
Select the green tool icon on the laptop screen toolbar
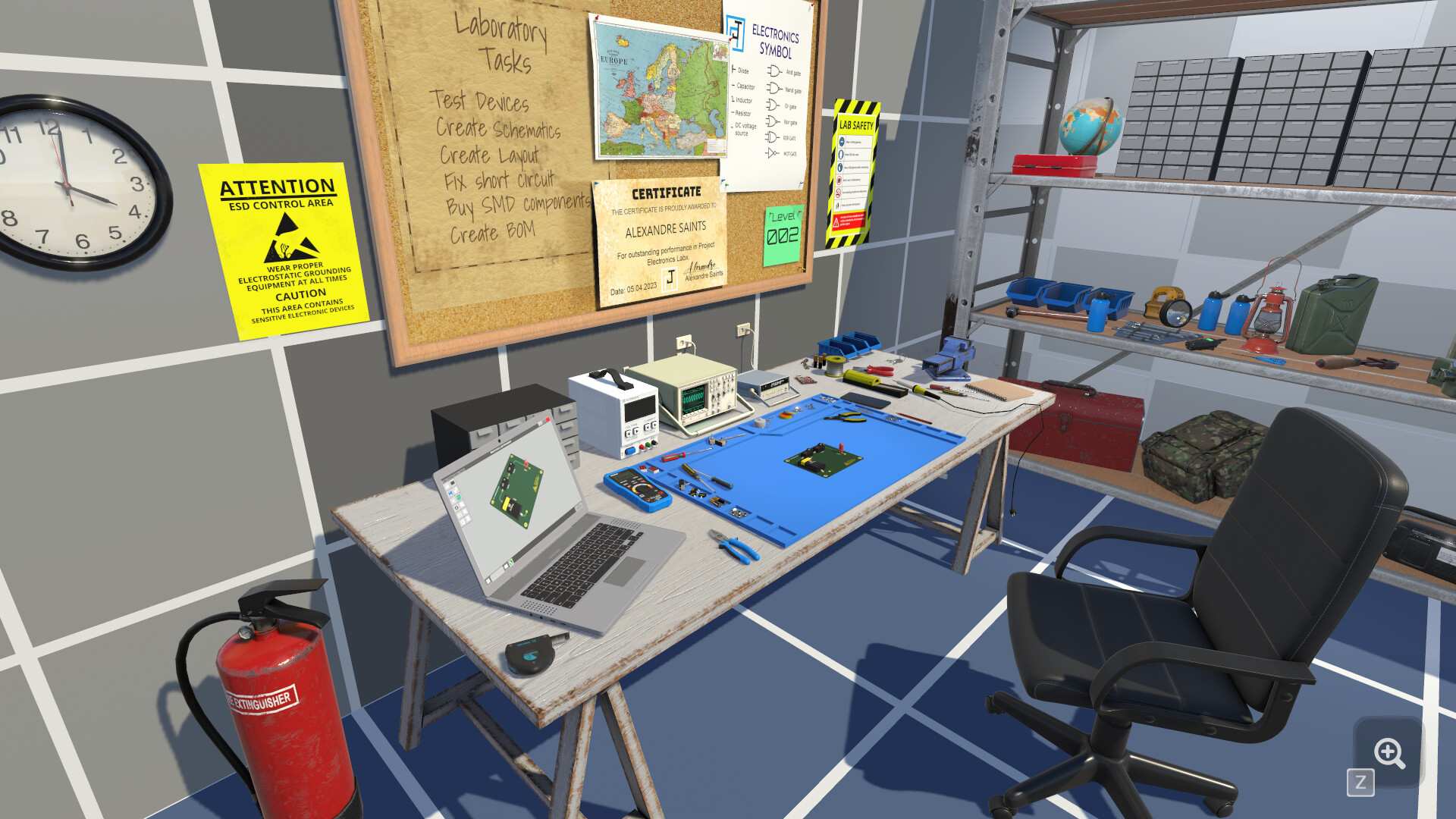coord(458,497)
